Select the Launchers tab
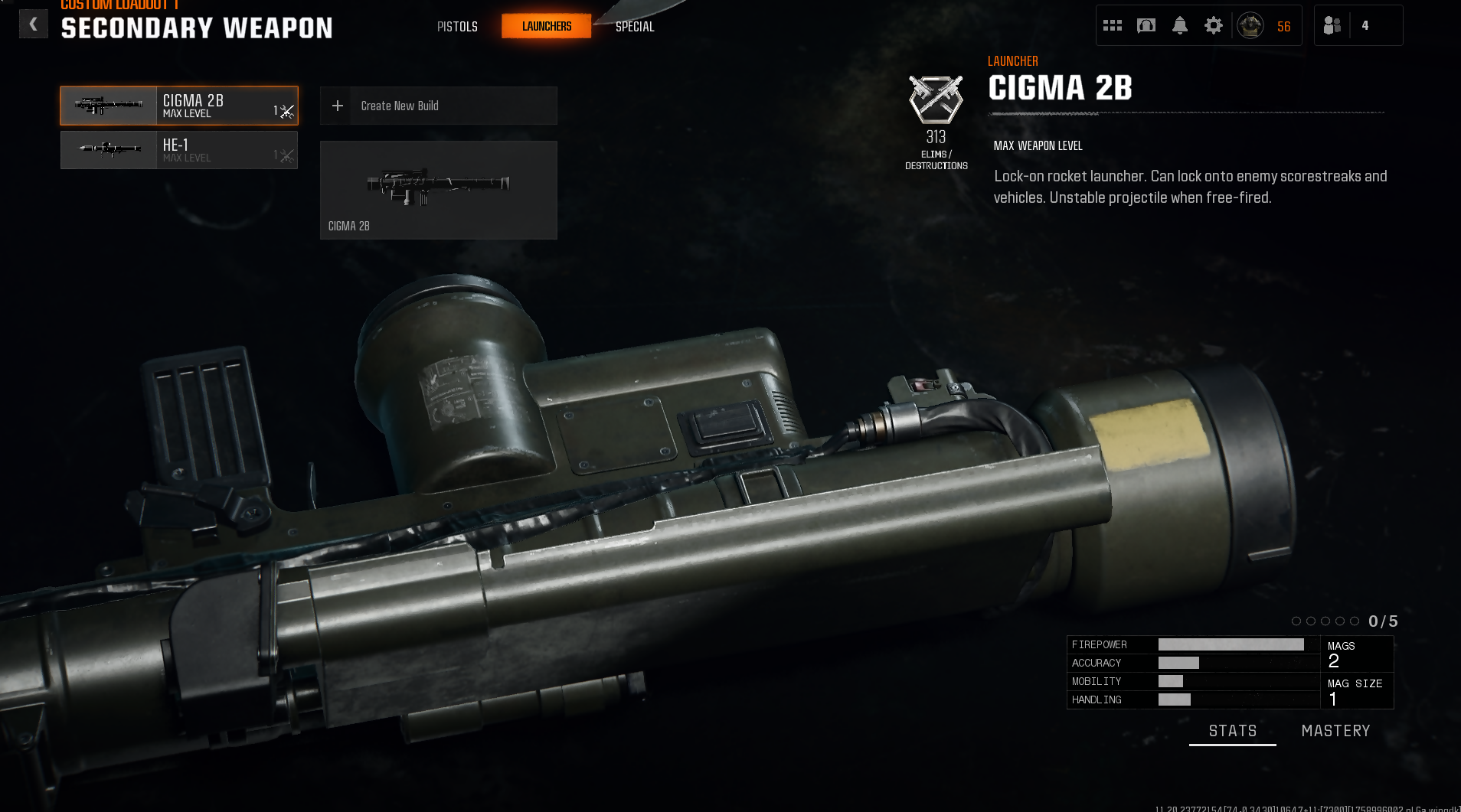Image resolution: width=1461 pixels, height=812 pixels. coord(547,27)
